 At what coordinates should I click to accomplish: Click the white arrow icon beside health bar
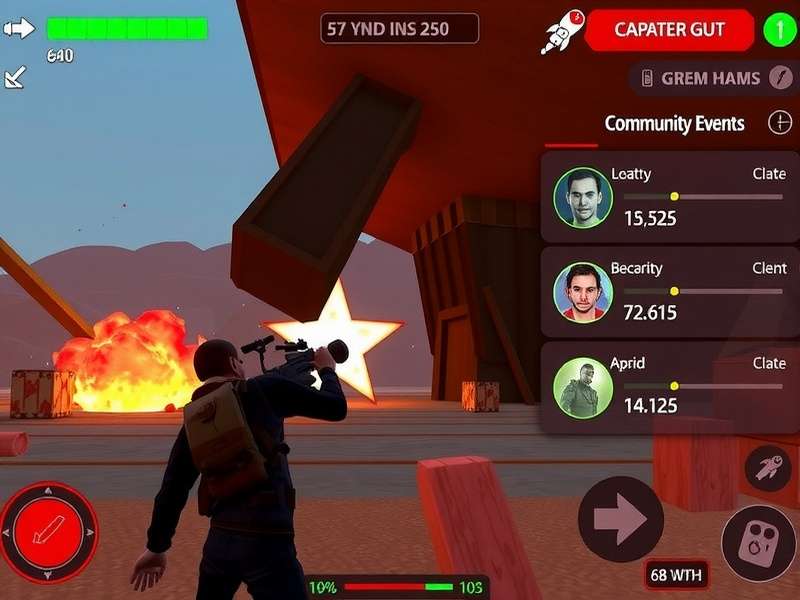point(19,28)
